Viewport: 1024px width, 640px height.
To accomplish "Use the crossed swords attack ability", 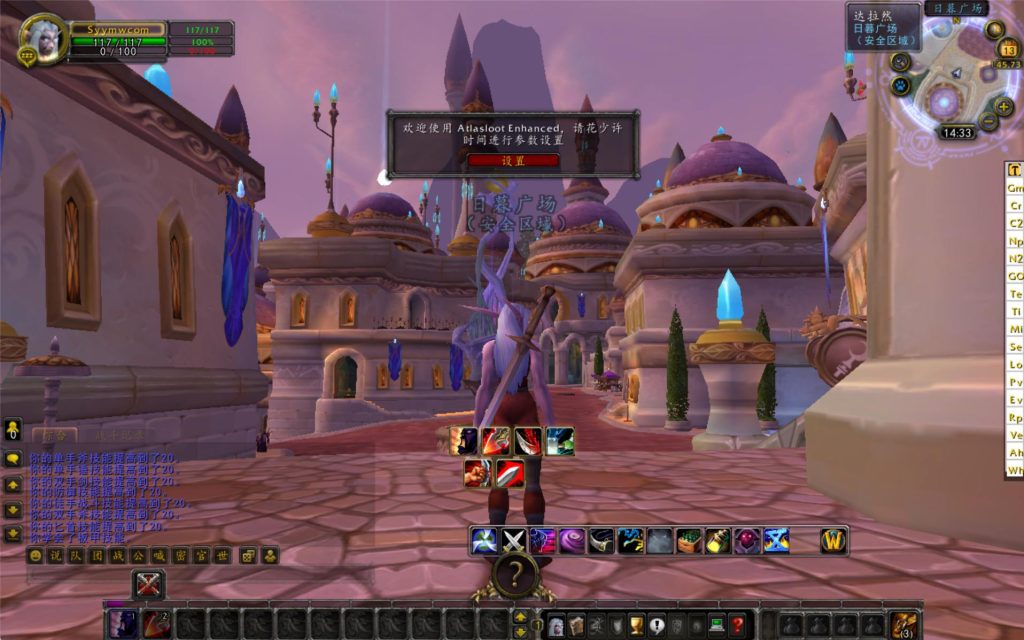I will coord(514,541).
